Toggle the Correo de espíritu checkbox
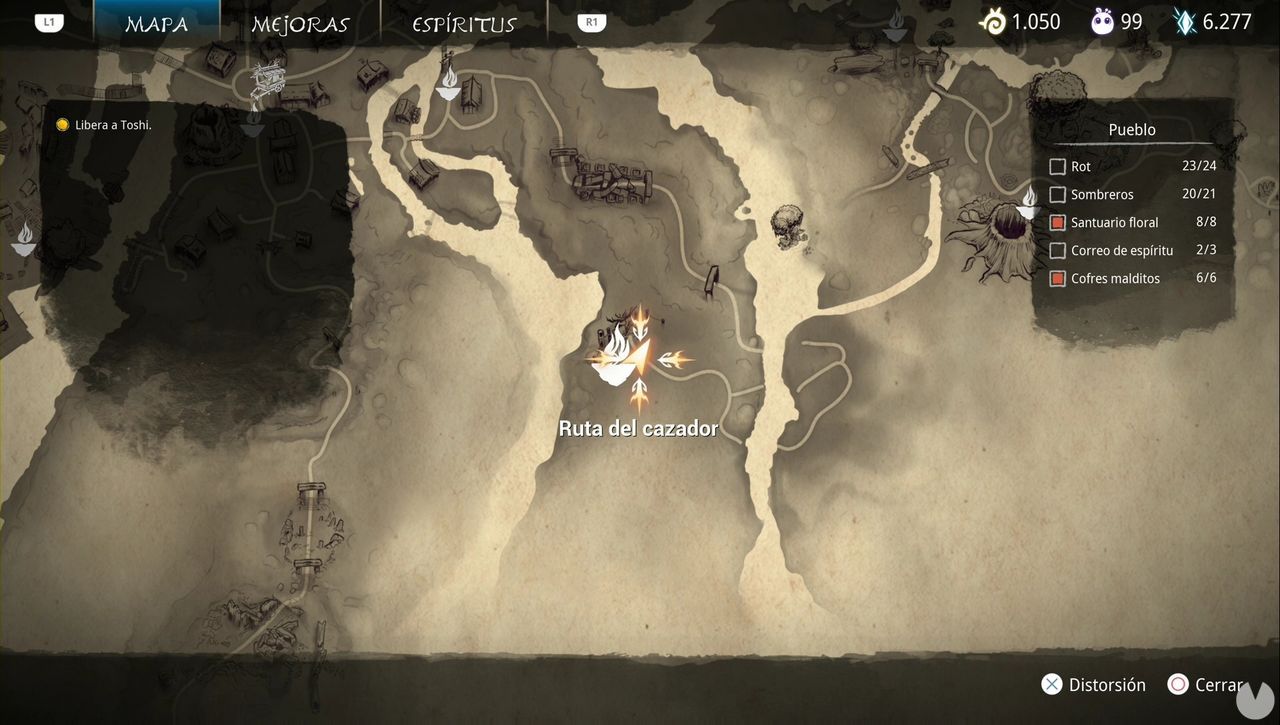1280x725 pixels. (x=1058, y=251)
